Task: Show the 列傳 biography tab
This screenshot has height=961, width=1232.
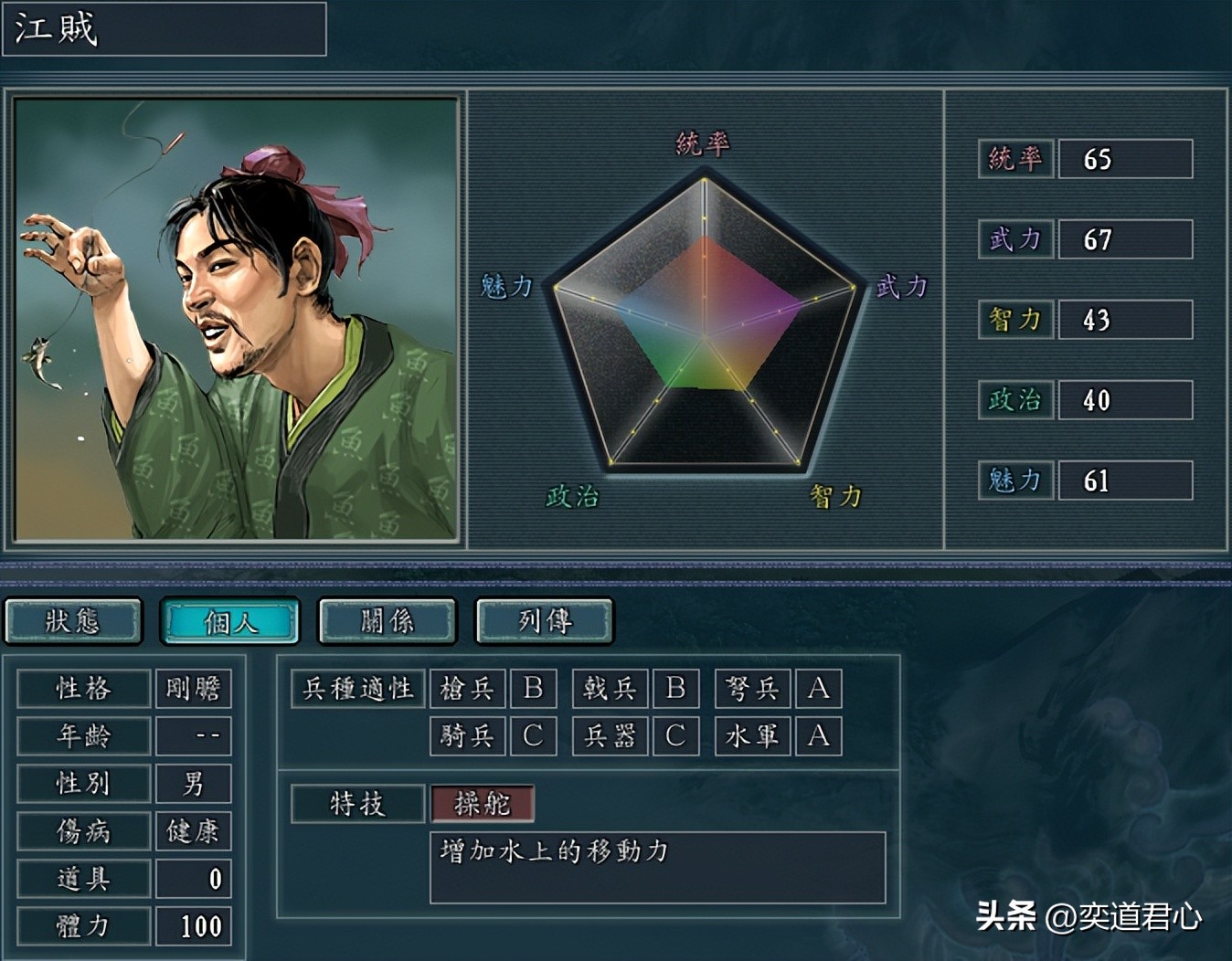Action: 545,621
